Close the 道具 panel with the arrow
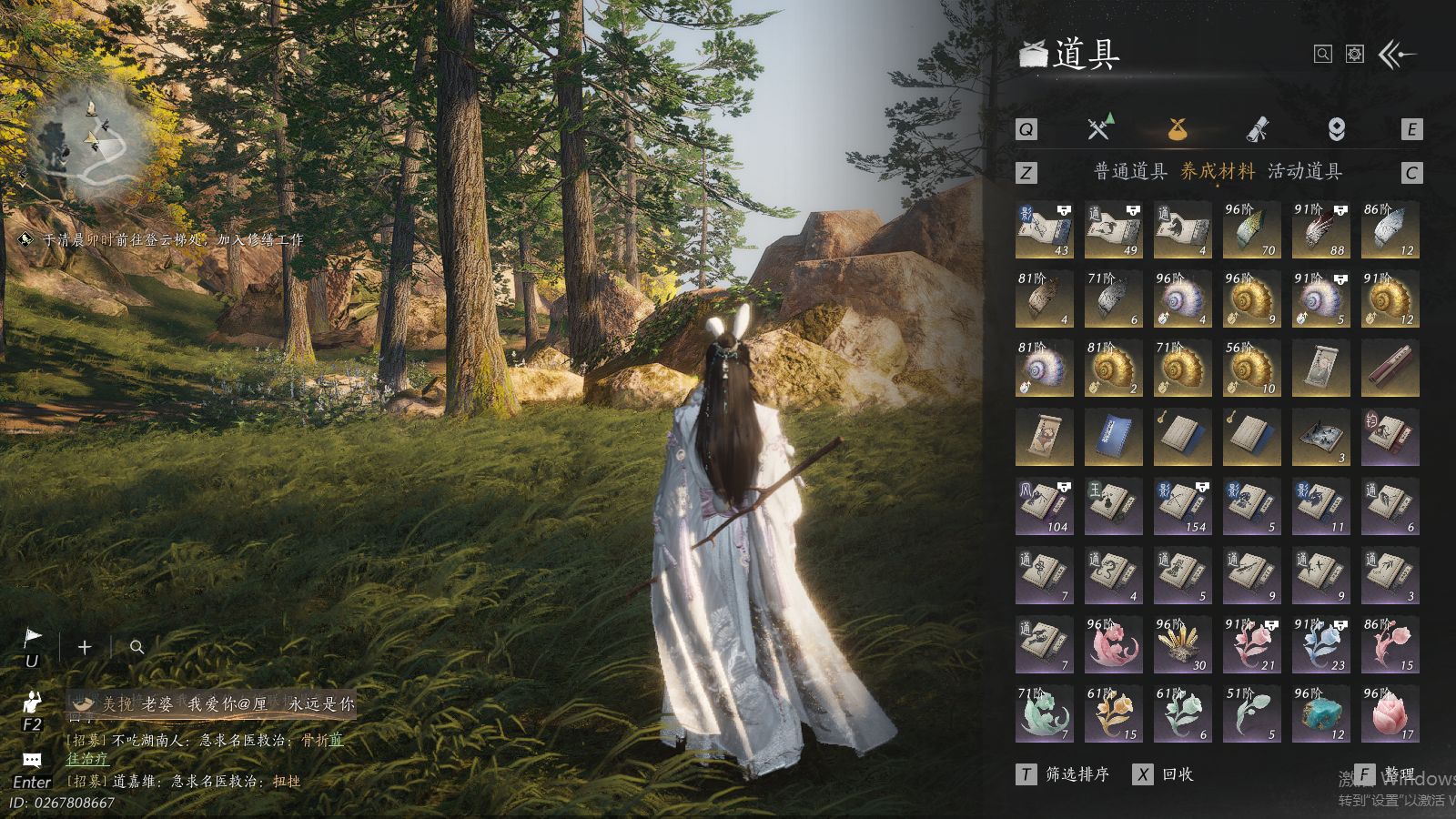The image size is (1456, 819). [x=1397, y=55]
